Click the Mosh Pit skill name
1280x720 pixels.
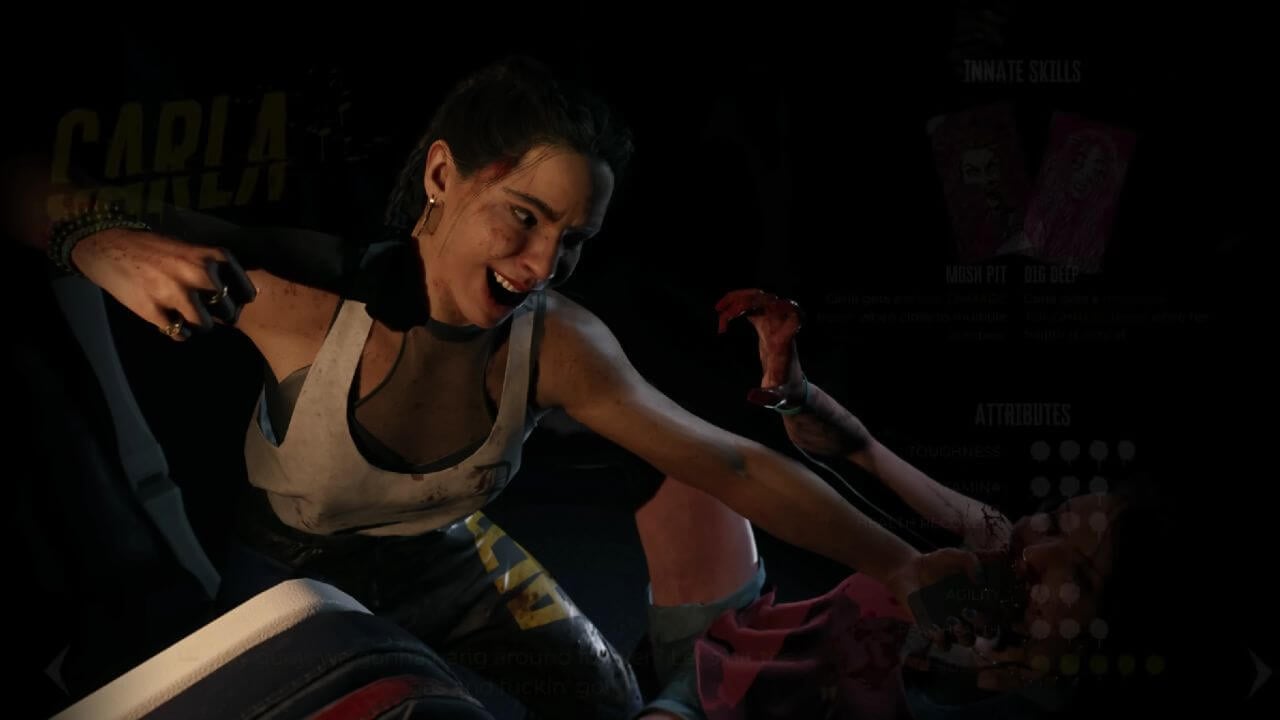(x=977, y=274)
